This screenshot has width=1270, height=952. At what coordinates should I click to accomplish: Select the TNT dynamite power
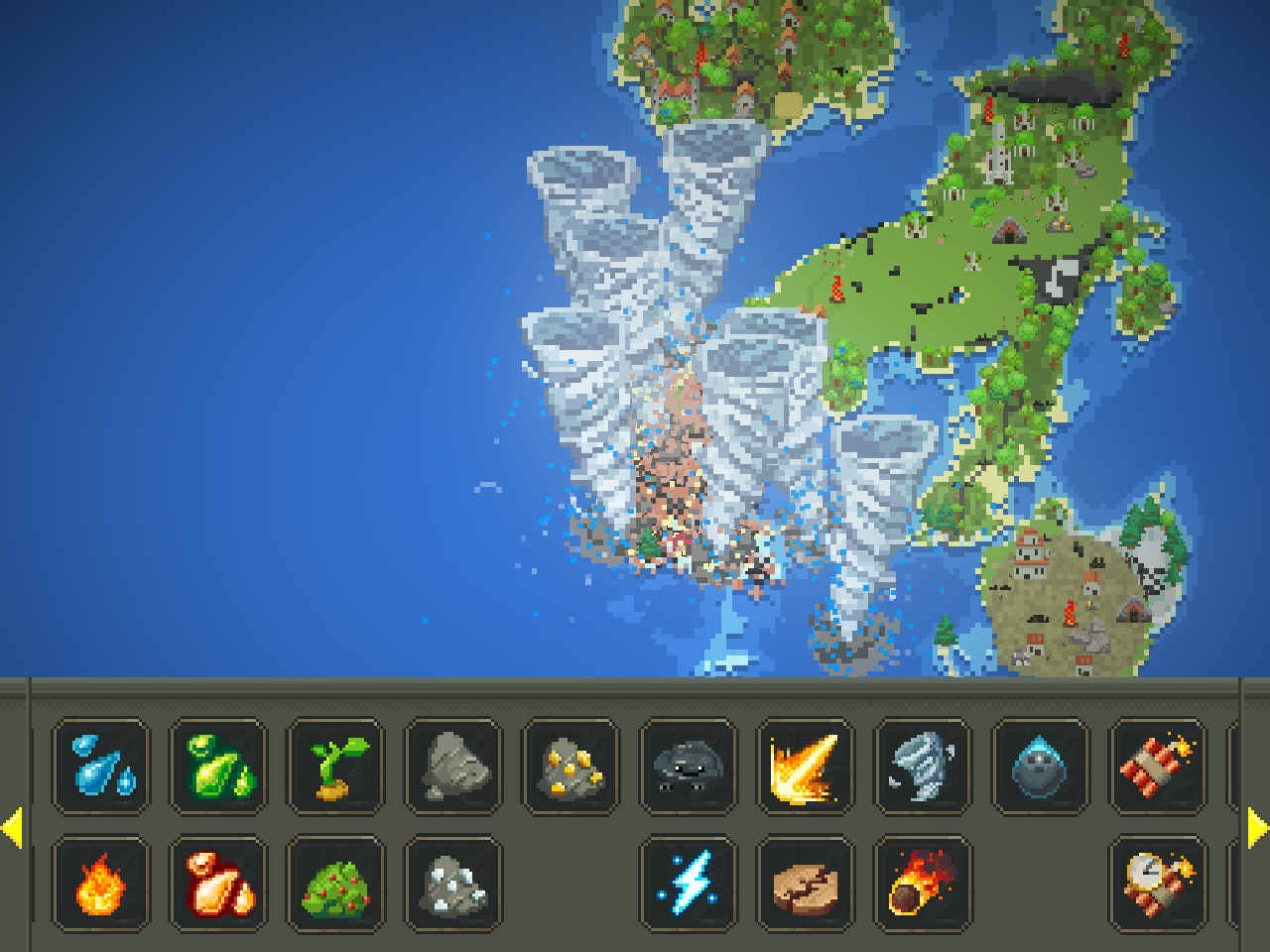coord(1157,766)
